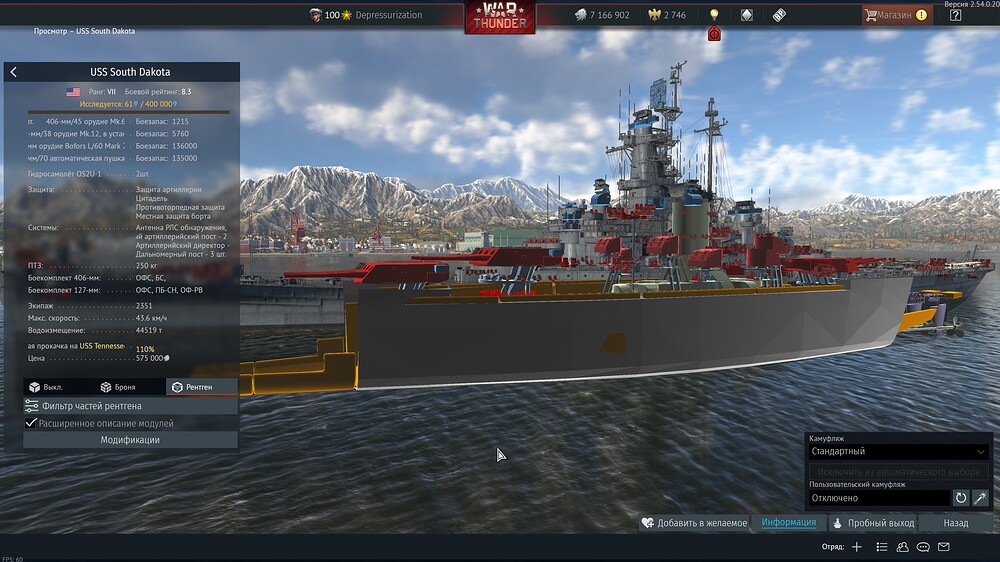Toggle Расширенное описание модулей checkbox

(32, 423)
